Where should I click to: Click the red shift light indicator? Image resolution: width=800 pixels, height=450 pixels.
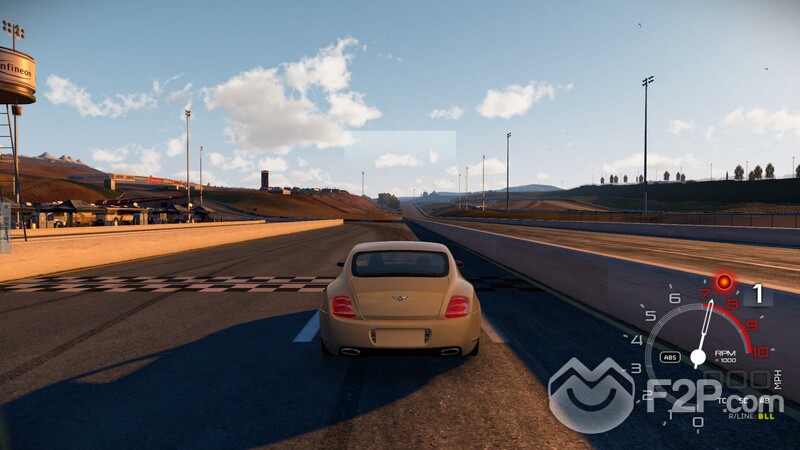pyautogui.click(x=724, y=283)
